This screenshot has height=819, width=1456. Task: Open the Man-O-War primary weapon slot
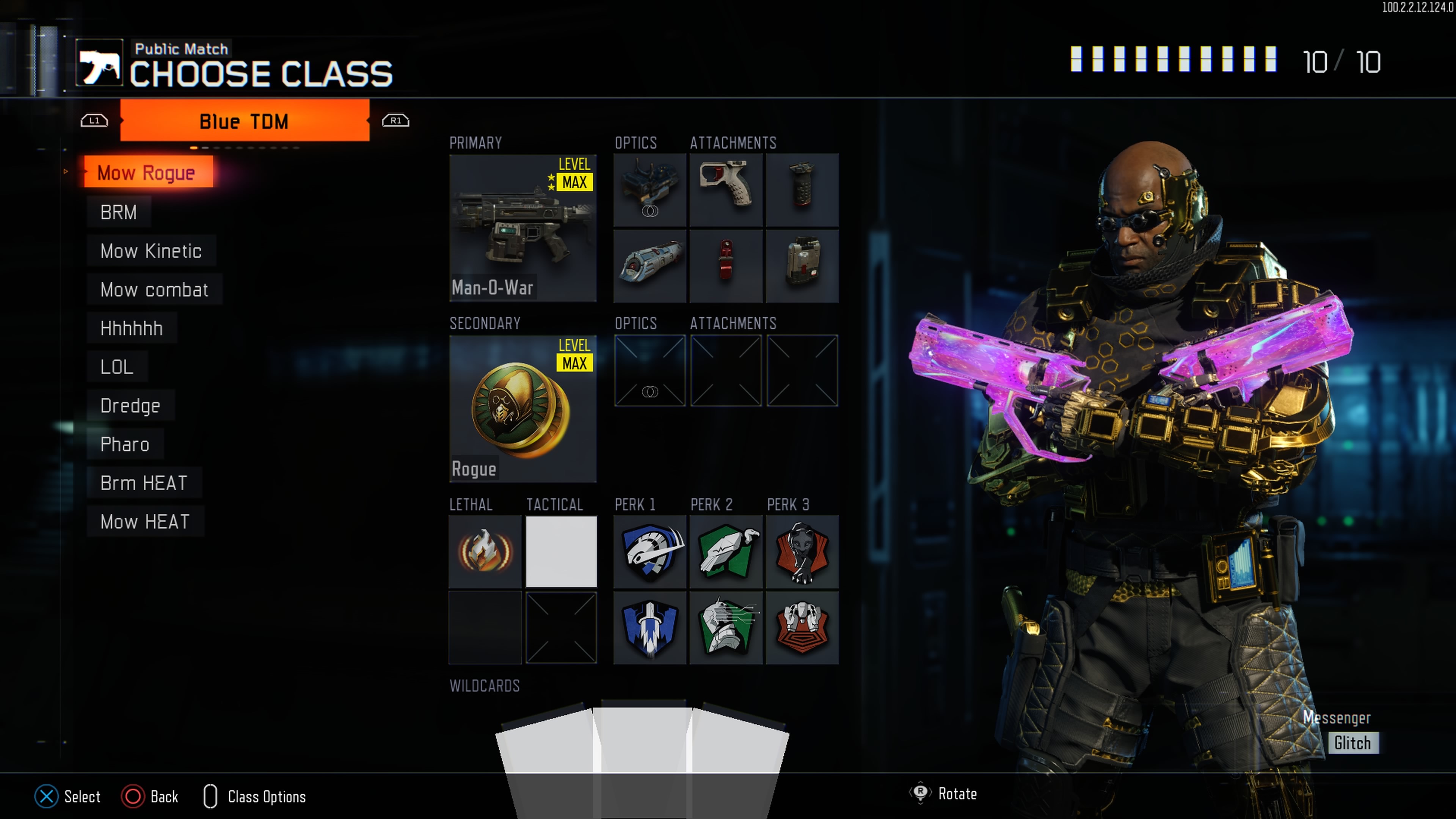point(522,228)
